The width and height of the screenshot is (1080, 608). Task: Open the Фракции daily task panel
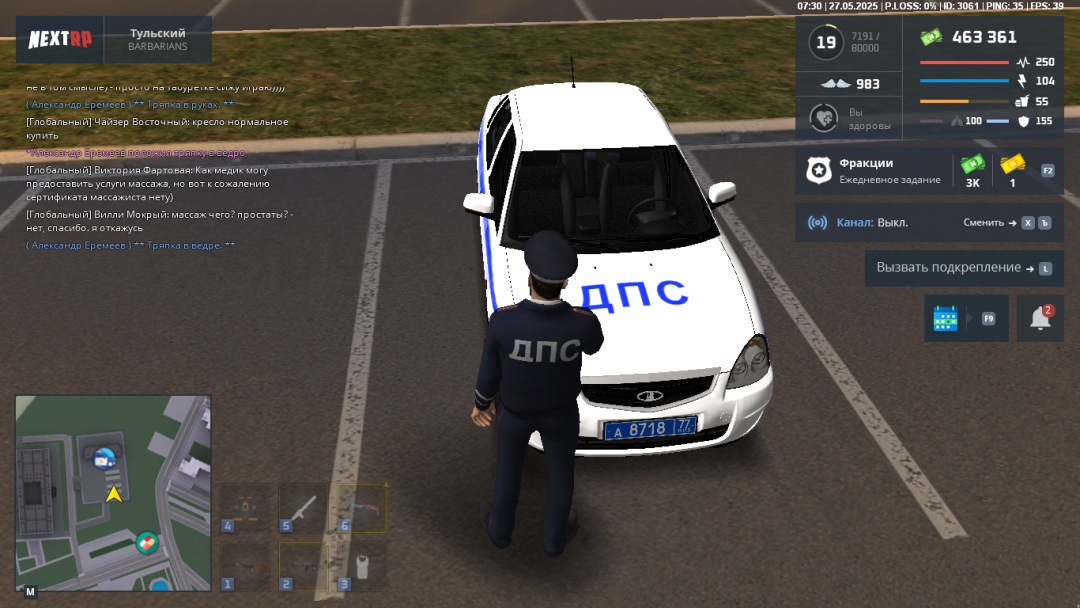point(875,171)
